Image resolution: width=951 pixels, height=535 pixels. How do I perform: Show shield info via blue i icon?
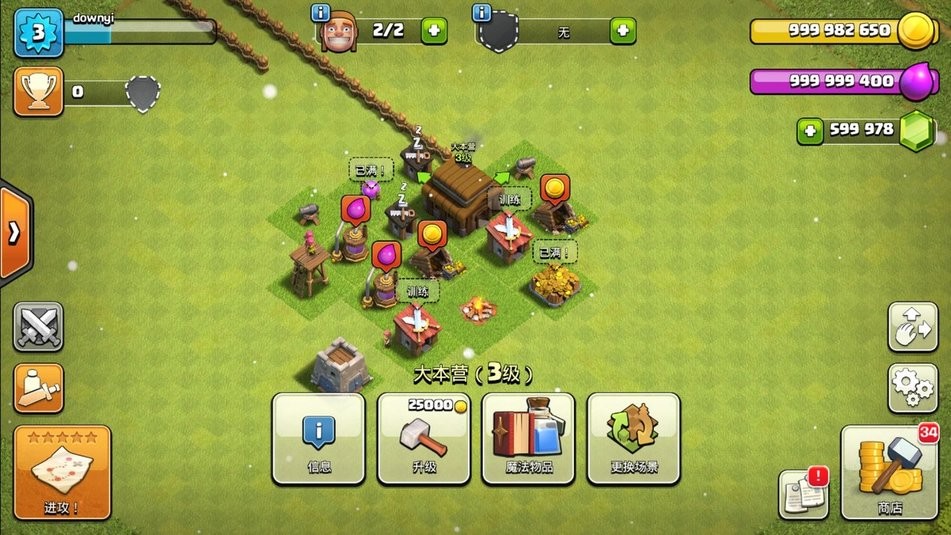point(481,13)
